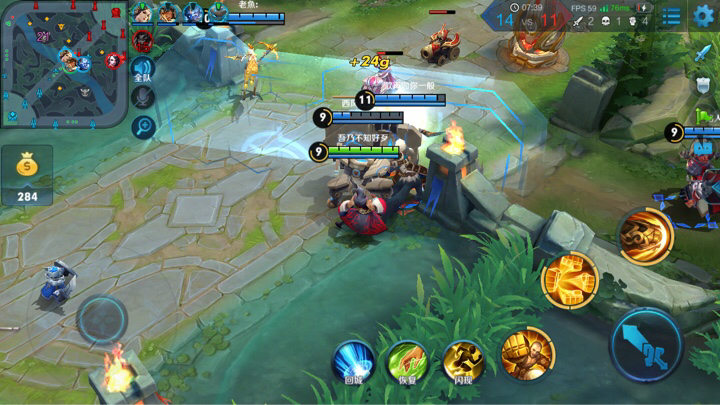
Task: Cast the Flash (闪现) summoner spell
Action: coord(463,360)
